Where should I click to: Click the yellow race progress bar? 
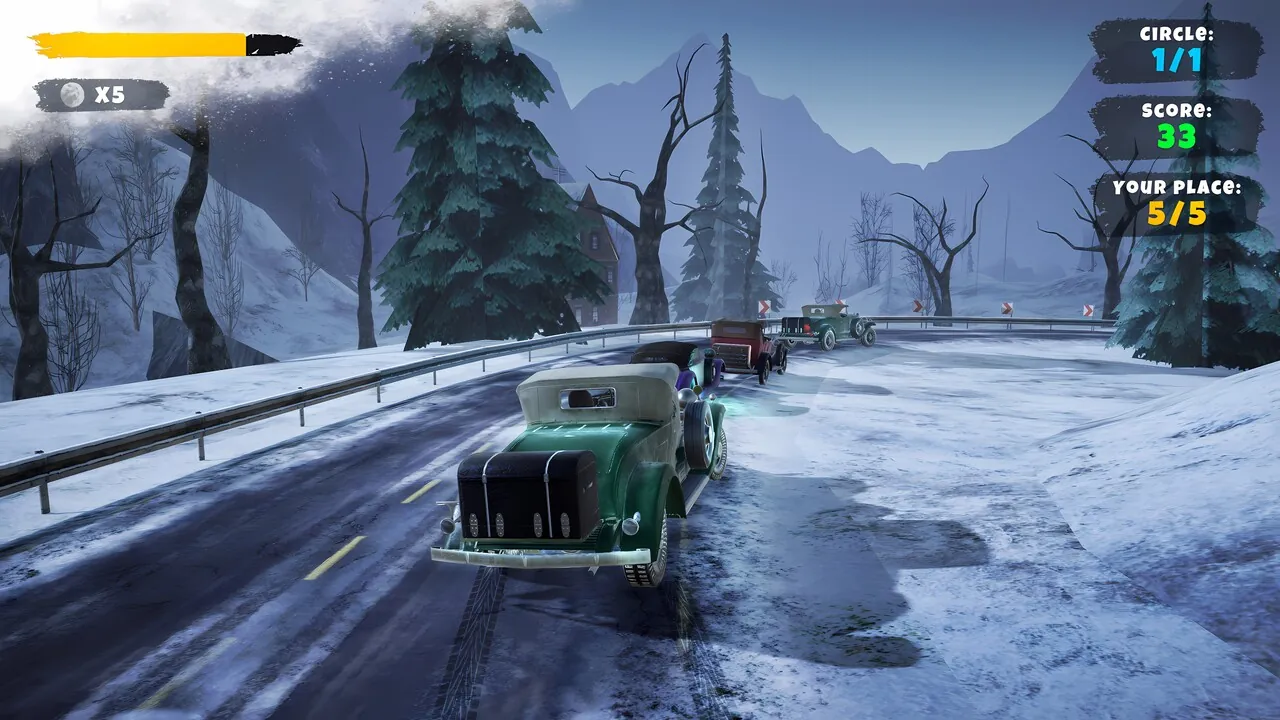click(x=140, y=43)
